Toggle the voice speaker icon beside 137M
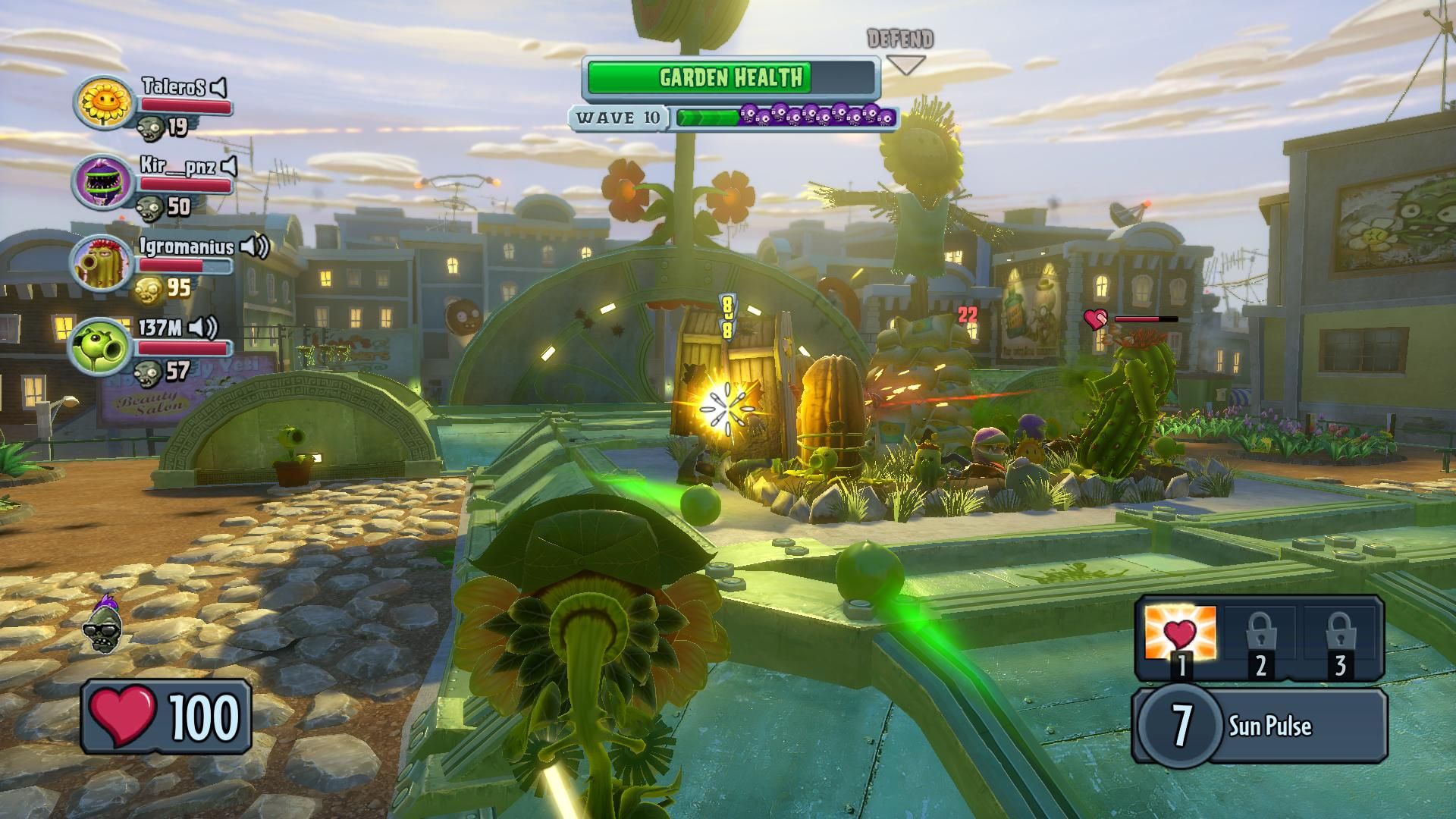The width and height of the screenshot is (1456, 819). click(204, 328)
